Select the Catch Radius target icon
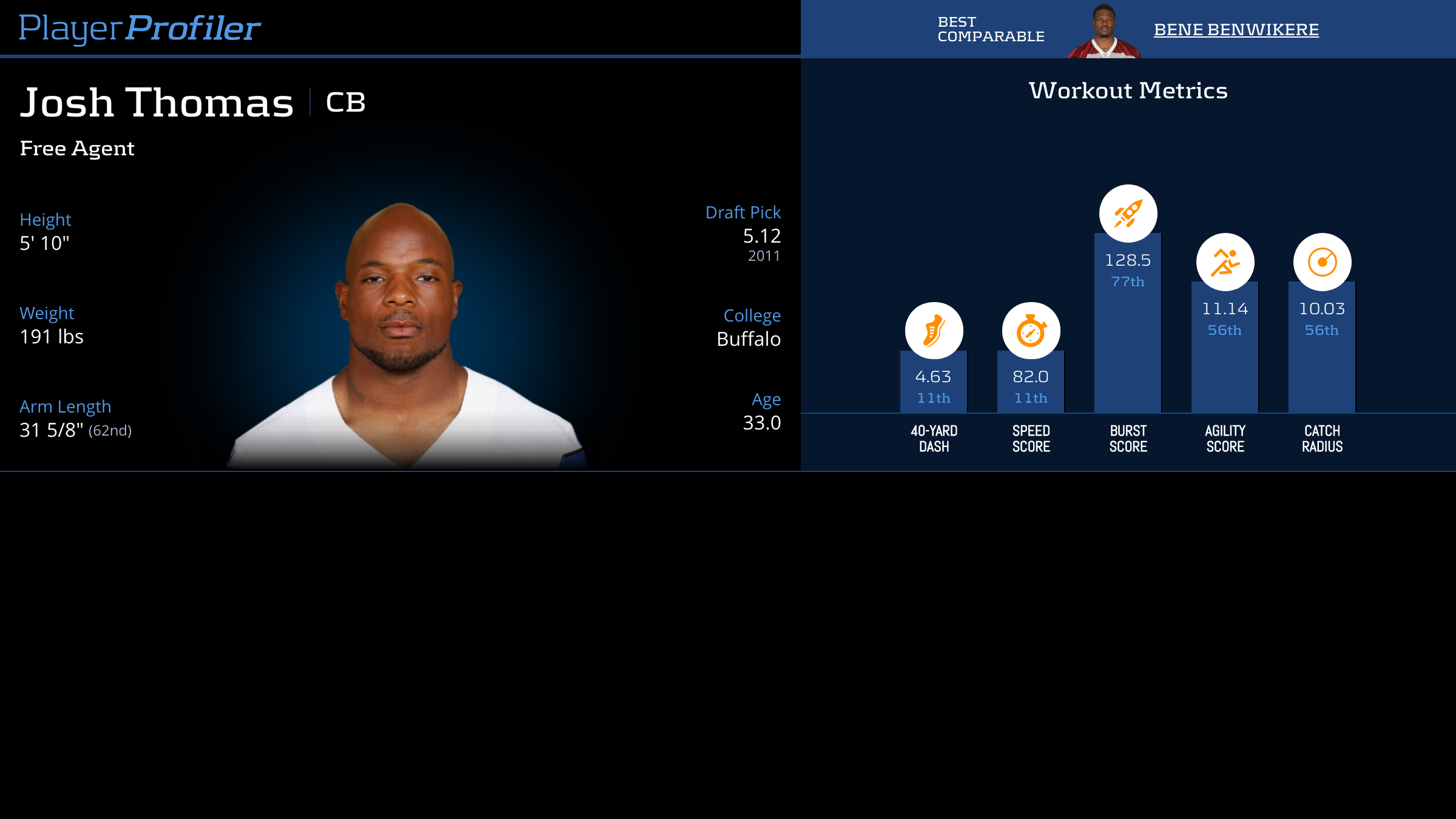The image size is (1456, 819). (1322, 262)
